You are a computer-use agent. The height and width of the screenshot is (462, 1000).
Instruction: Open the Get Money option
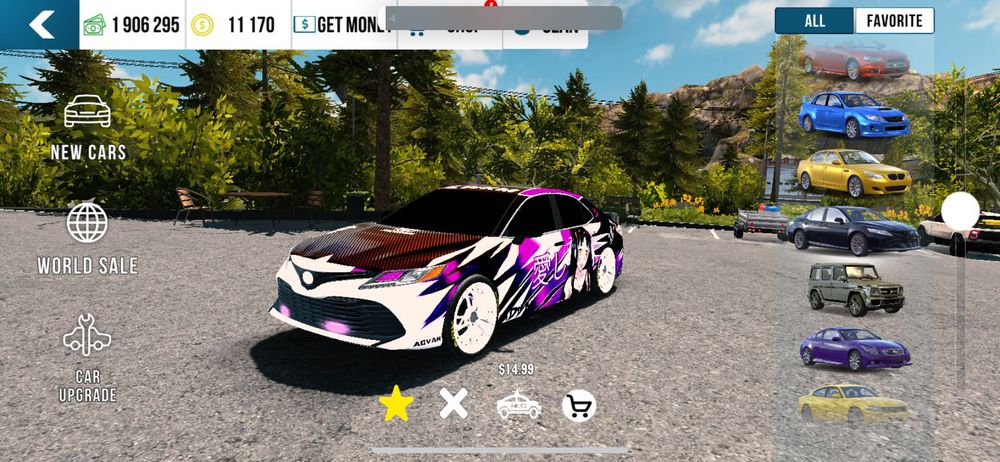342,25
